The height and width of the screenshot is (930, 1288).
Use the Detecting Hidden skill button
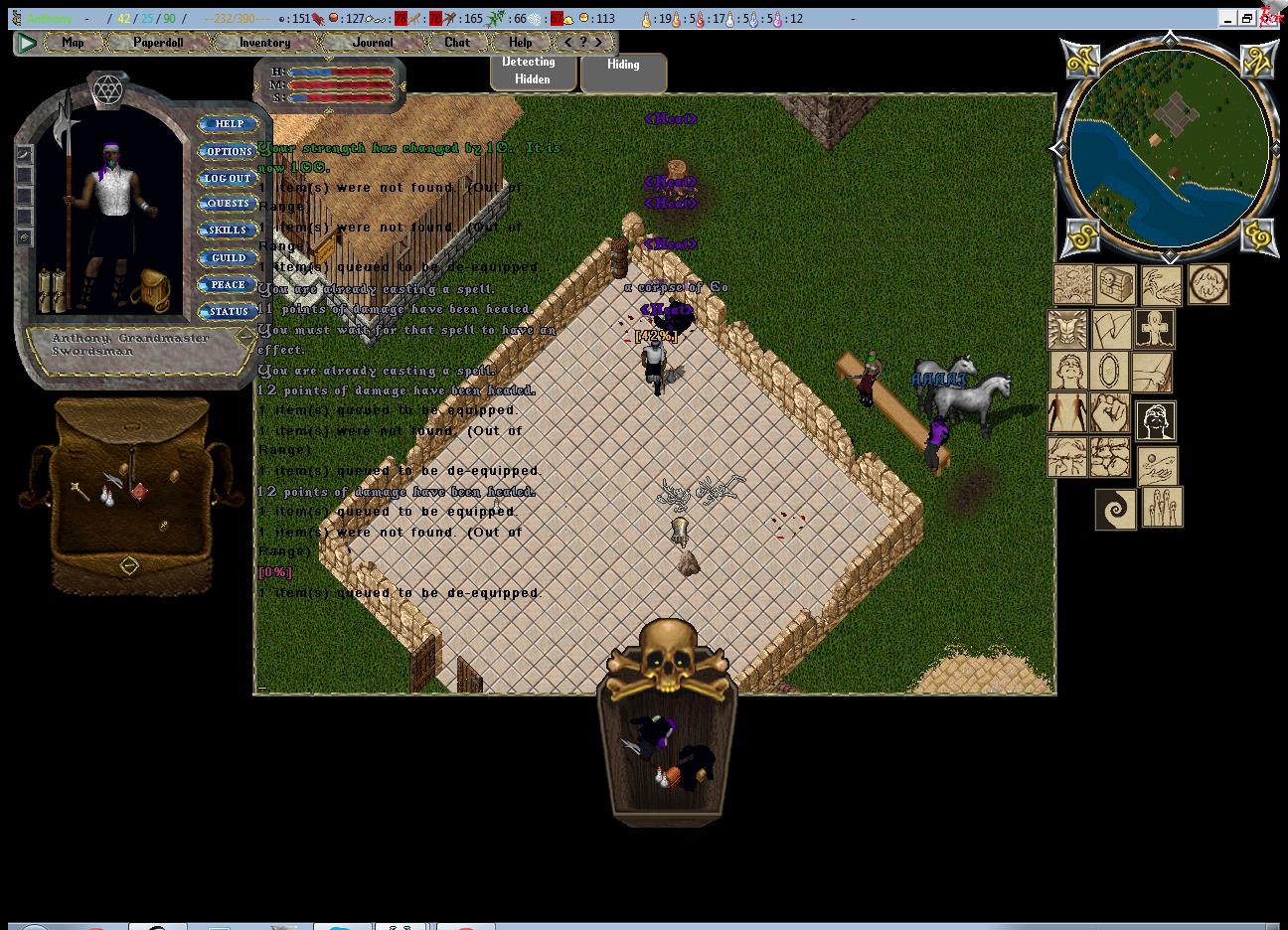click(533, 71)
